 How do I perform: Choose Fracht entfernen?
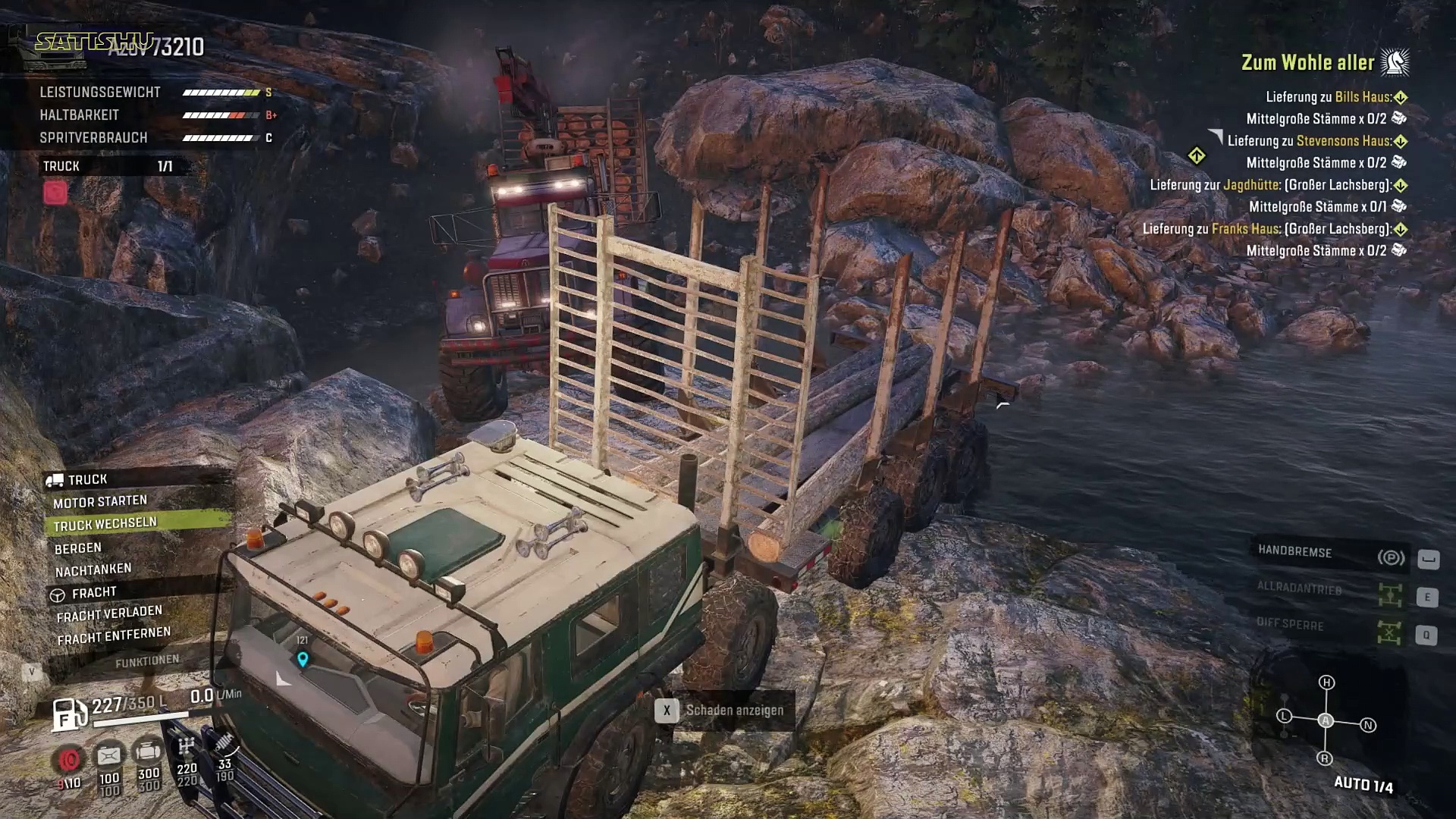[x=114, y=635]
